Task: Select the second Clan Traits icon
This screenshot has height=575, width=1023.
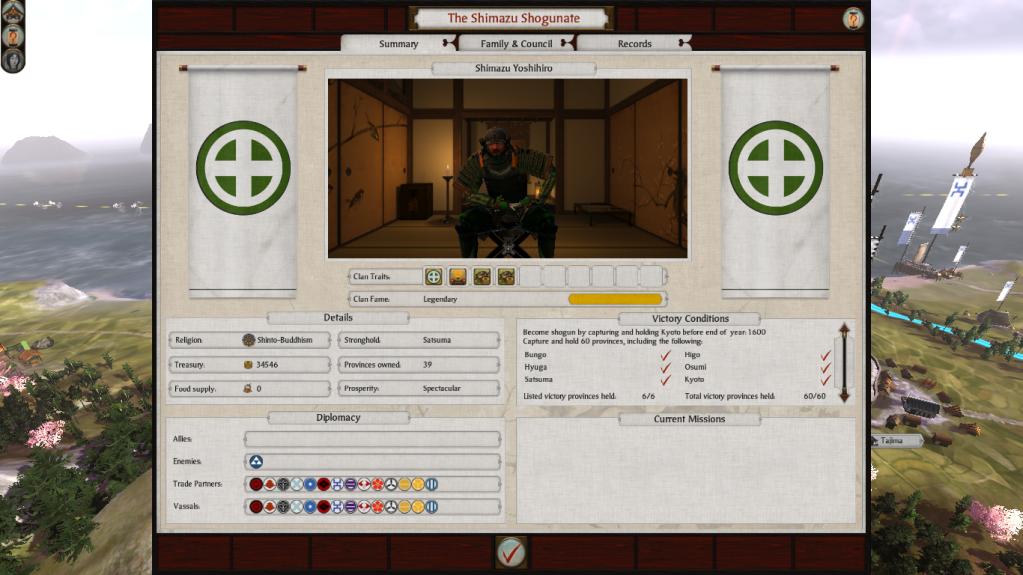Action: point(457,276)
